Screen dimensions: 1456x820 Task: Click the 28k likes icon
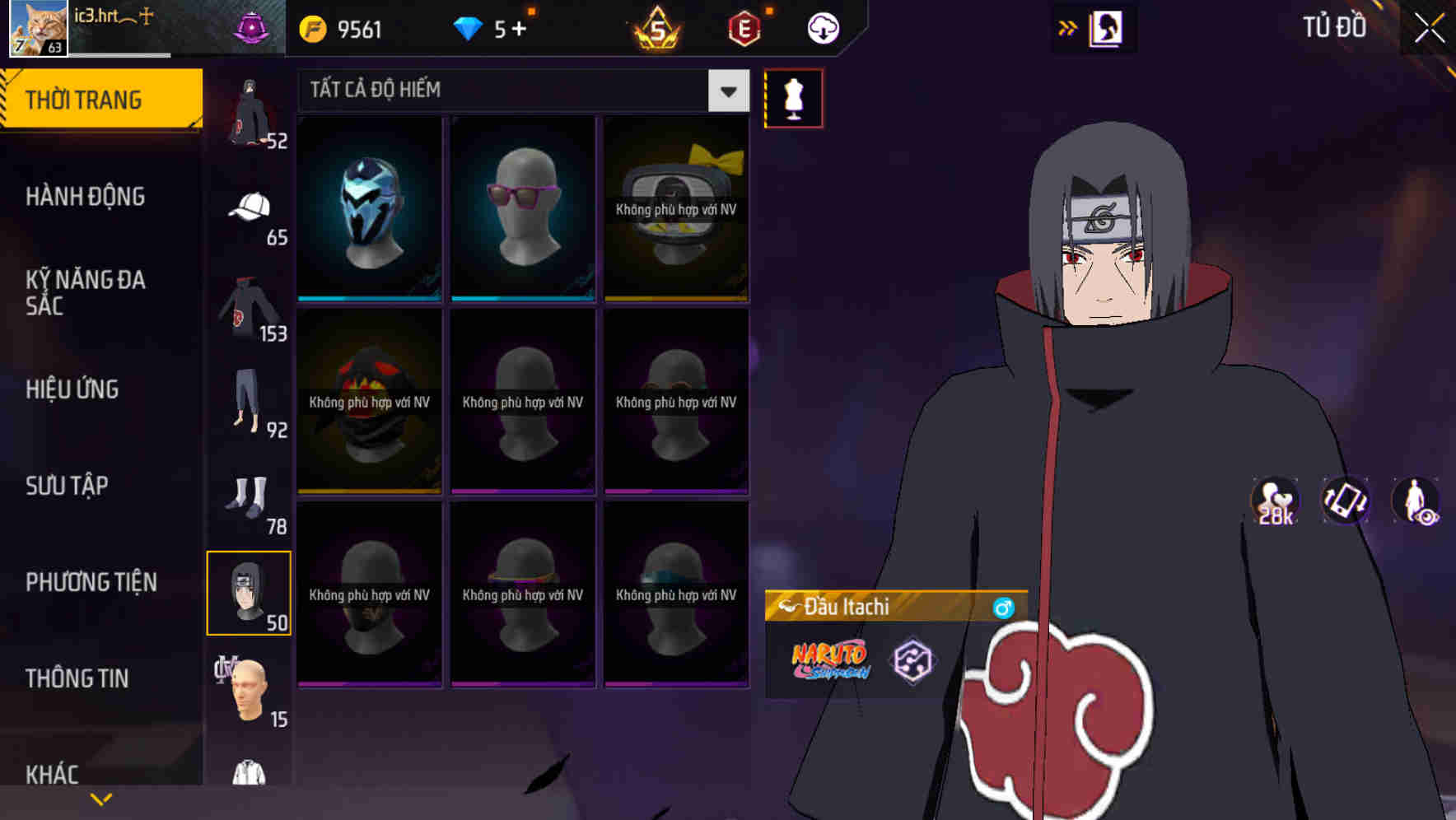point(1273,501)
